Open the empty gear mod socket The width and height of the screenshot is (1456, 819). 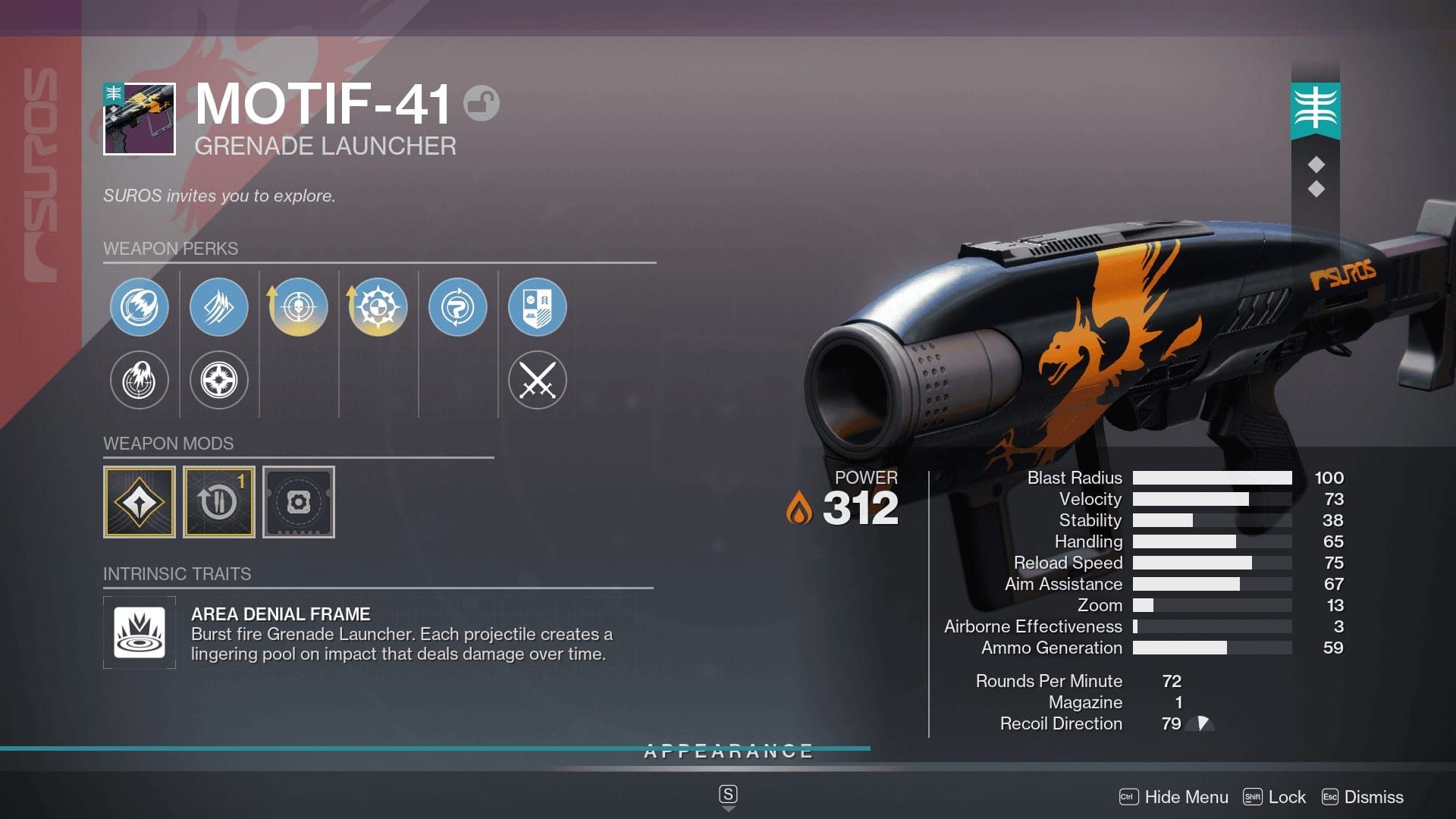coord(299,502)
